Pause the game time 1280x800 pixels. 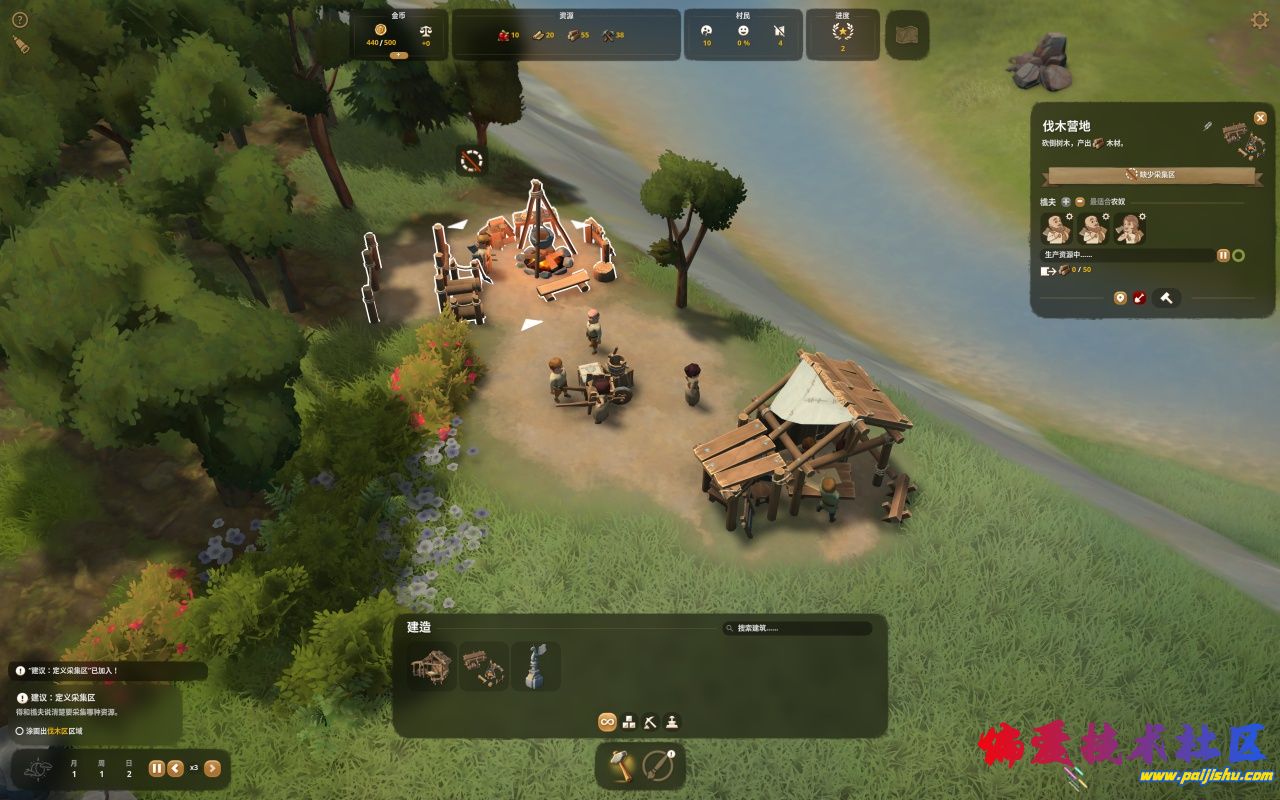coord(157,768)
